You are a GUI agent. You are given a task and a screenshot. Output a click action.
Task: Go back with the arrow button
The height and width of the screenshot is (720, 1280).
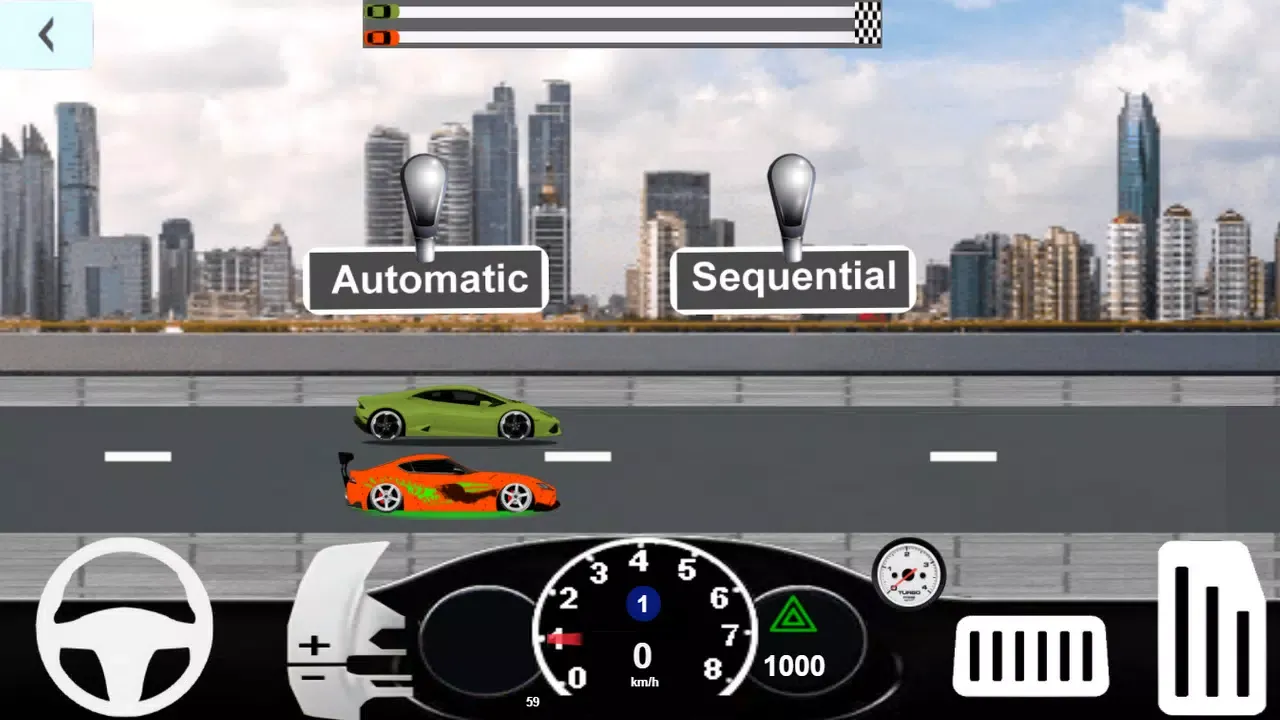46,36
